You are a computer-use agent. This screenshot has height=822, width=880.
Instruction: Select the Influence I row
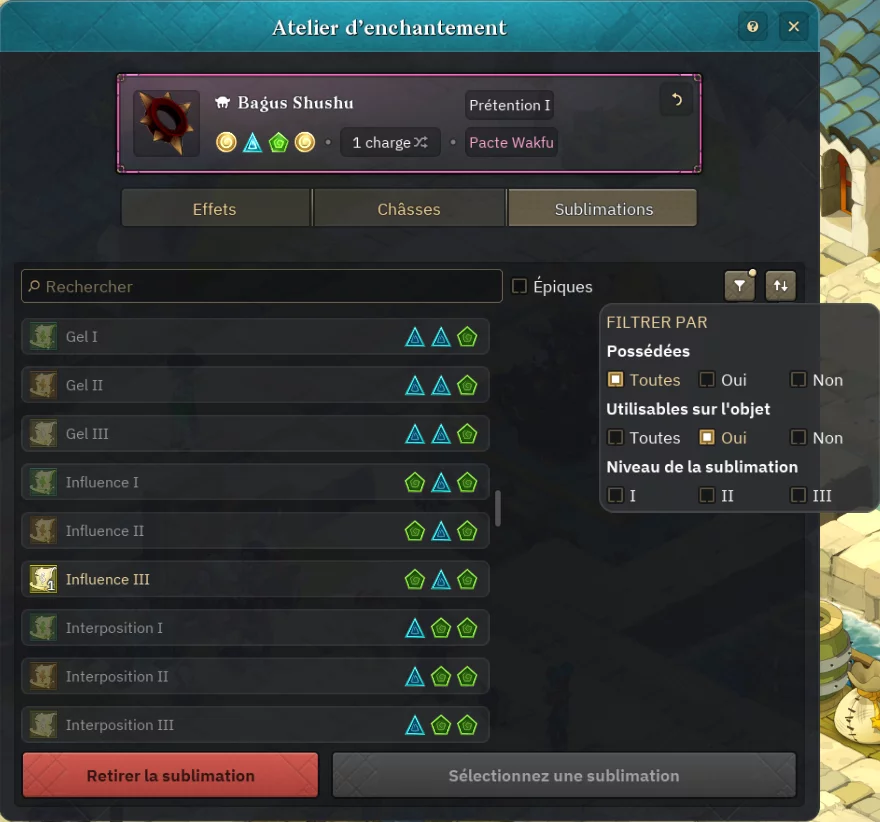click(255, 482)
